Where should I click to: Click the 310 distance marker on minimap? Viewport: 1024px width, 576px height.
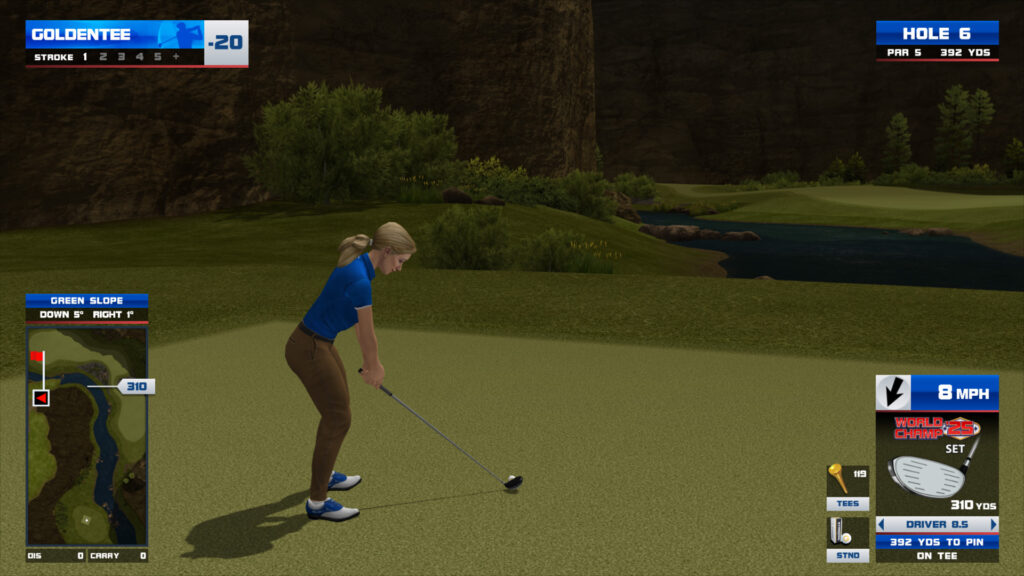[136, 386]
